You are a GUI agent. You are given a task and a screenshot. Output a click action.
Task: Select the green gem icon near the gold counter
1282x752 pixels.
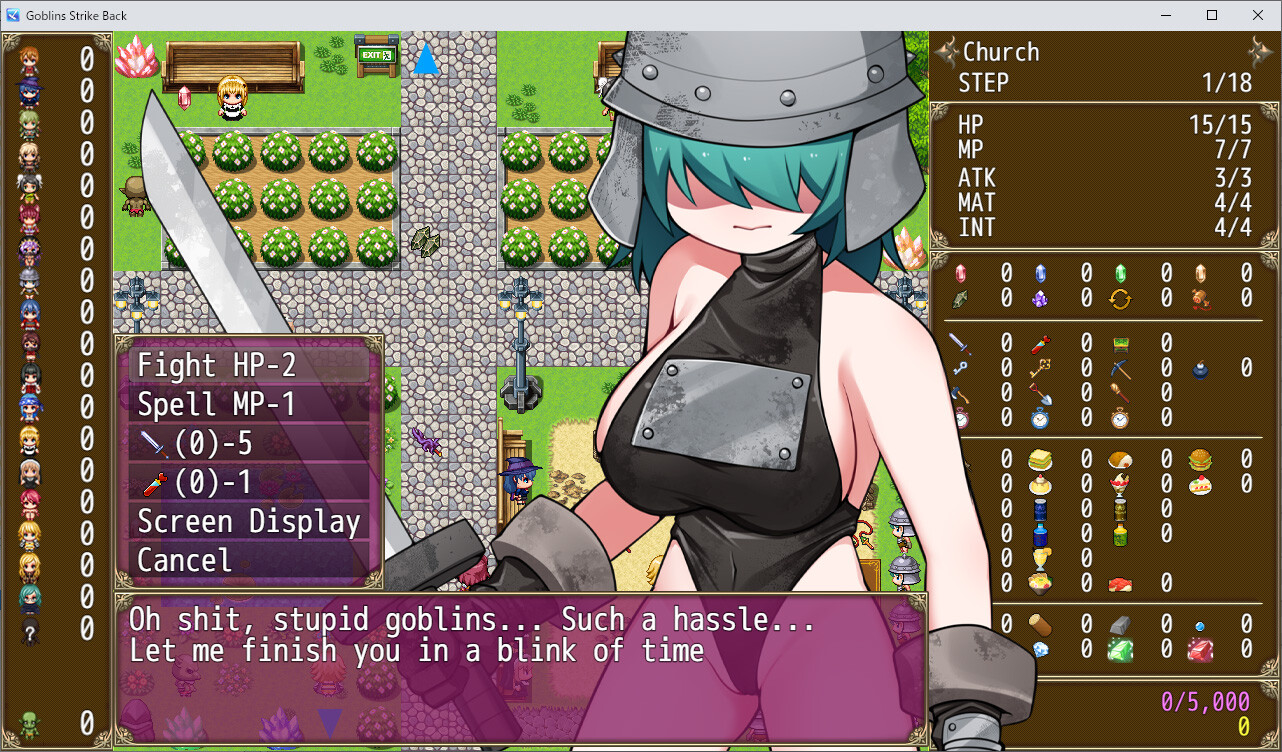[1120, 649]
